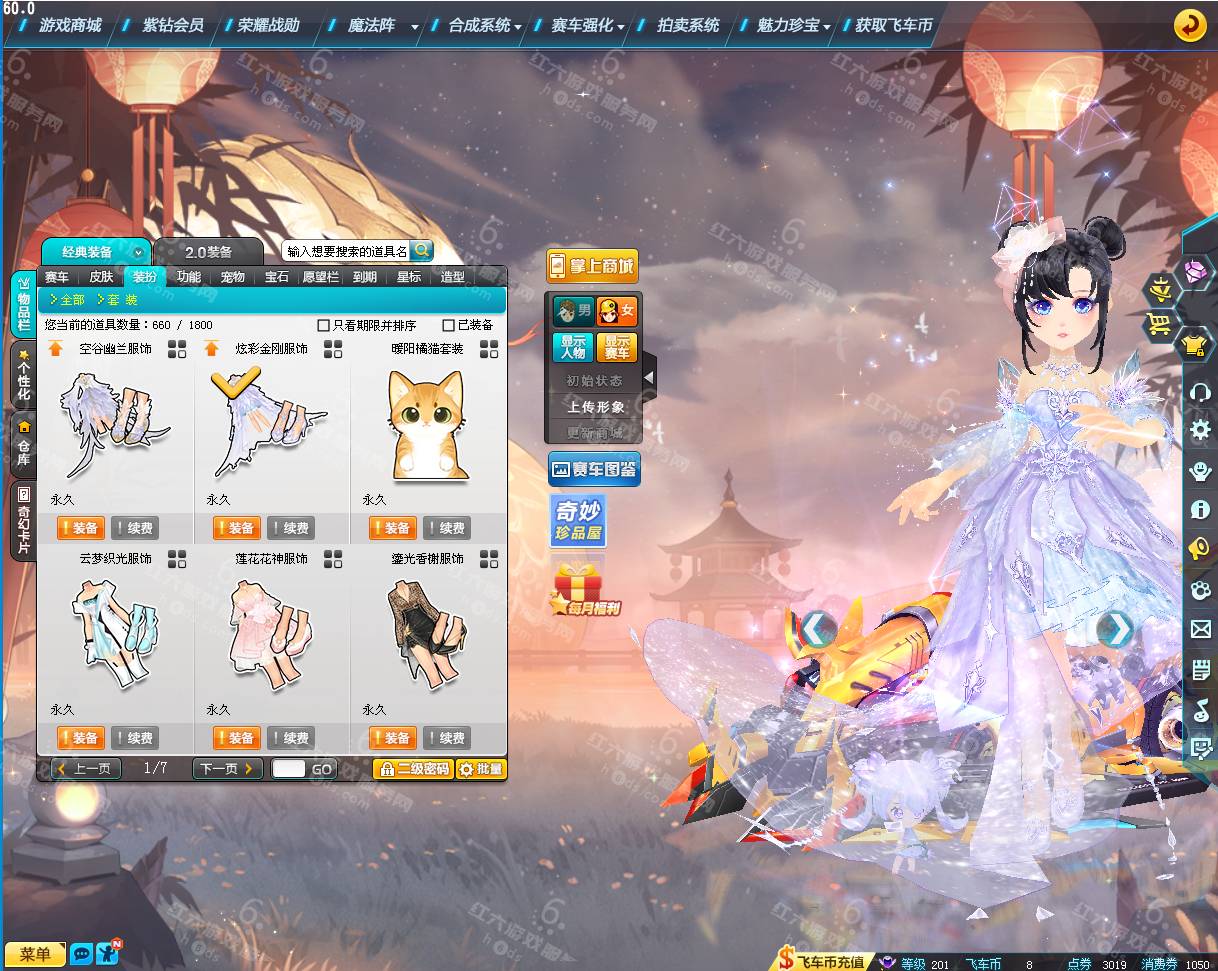Open the 二级密码 secondary password button
Screen dimensions: 1218x971
(x=413, y=769)
